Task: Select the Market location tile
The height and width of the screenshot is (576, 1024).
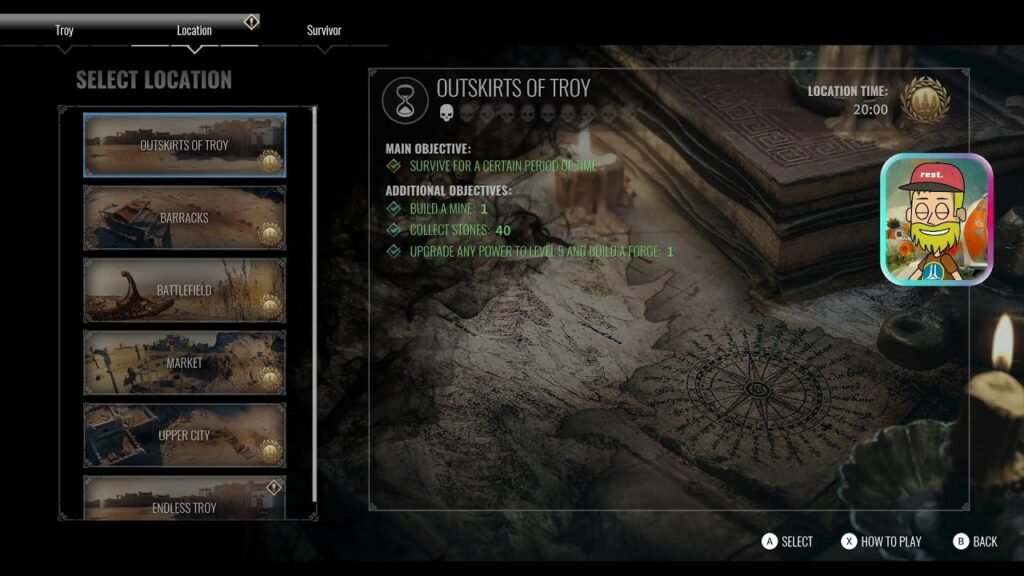Action: click(x=184, y=363)
